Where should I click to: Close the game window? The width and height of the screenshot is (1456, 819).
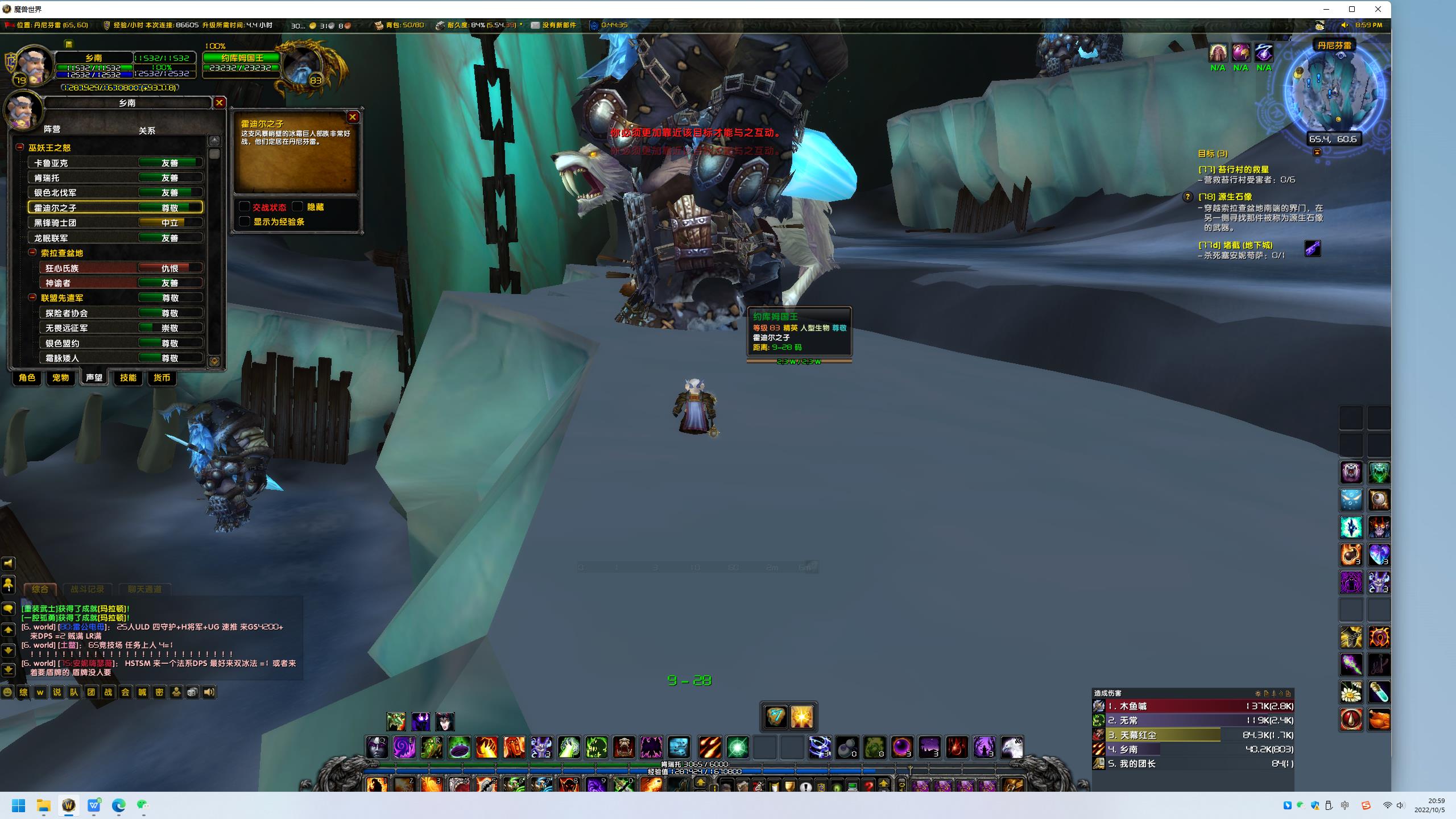(1378, 9)
